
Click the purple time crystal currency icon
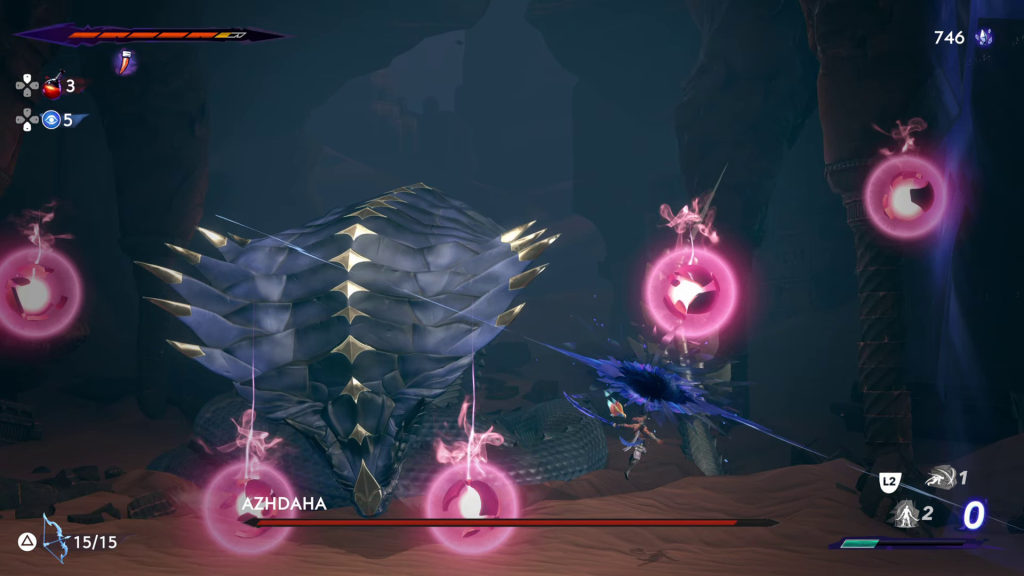[985, 38]
